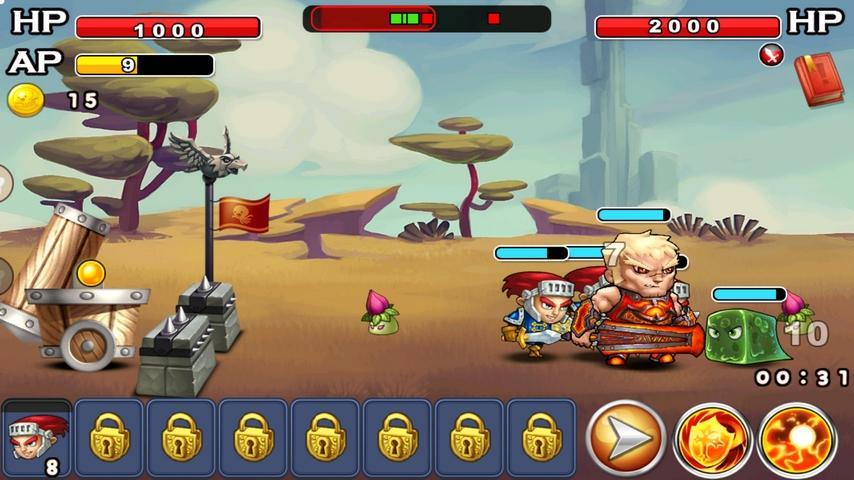Open the red spell book

pyautogui.click(x=819, y=79)
